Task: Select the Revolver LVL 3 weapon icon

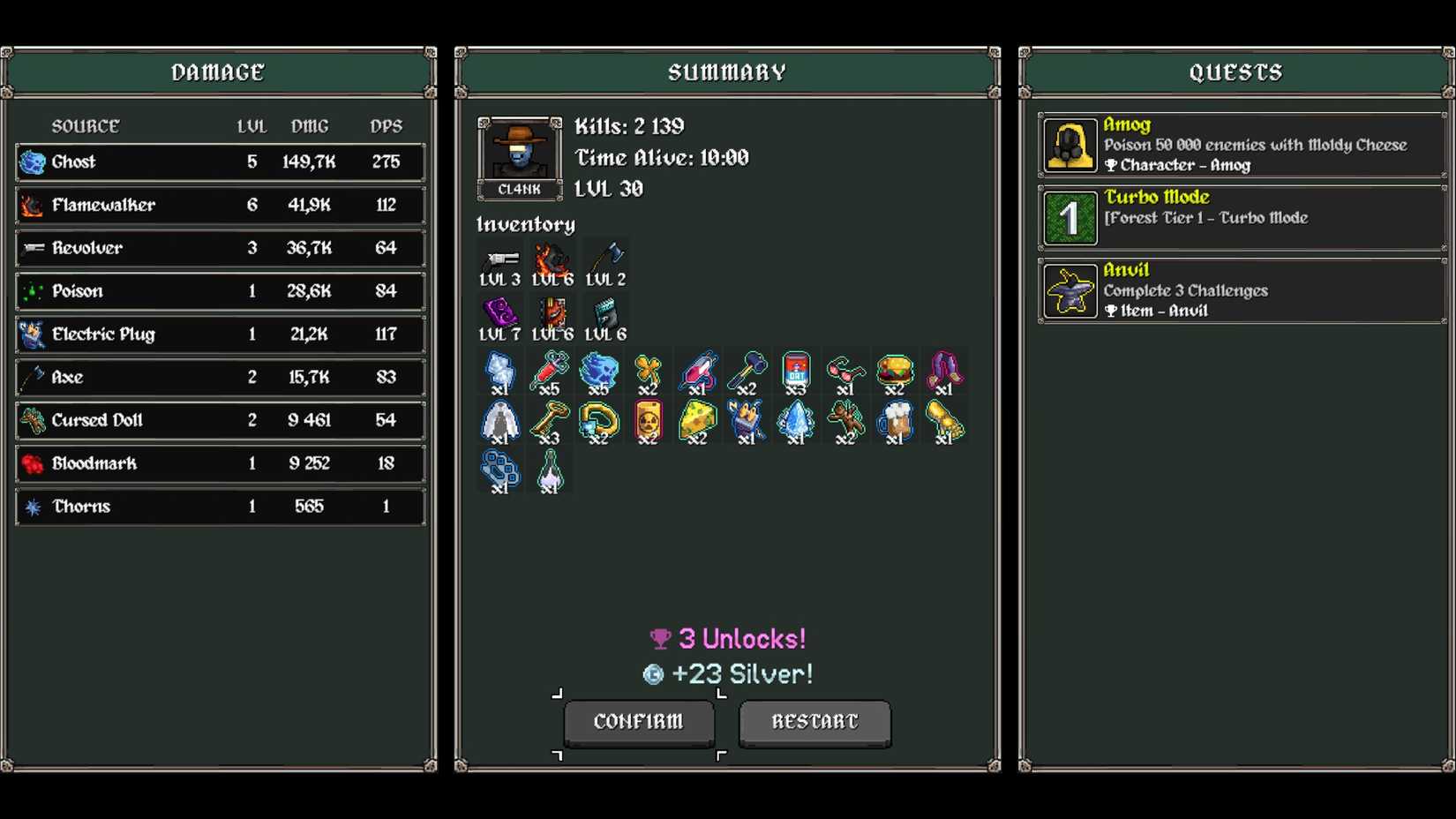Action: (x=500, y=260)
